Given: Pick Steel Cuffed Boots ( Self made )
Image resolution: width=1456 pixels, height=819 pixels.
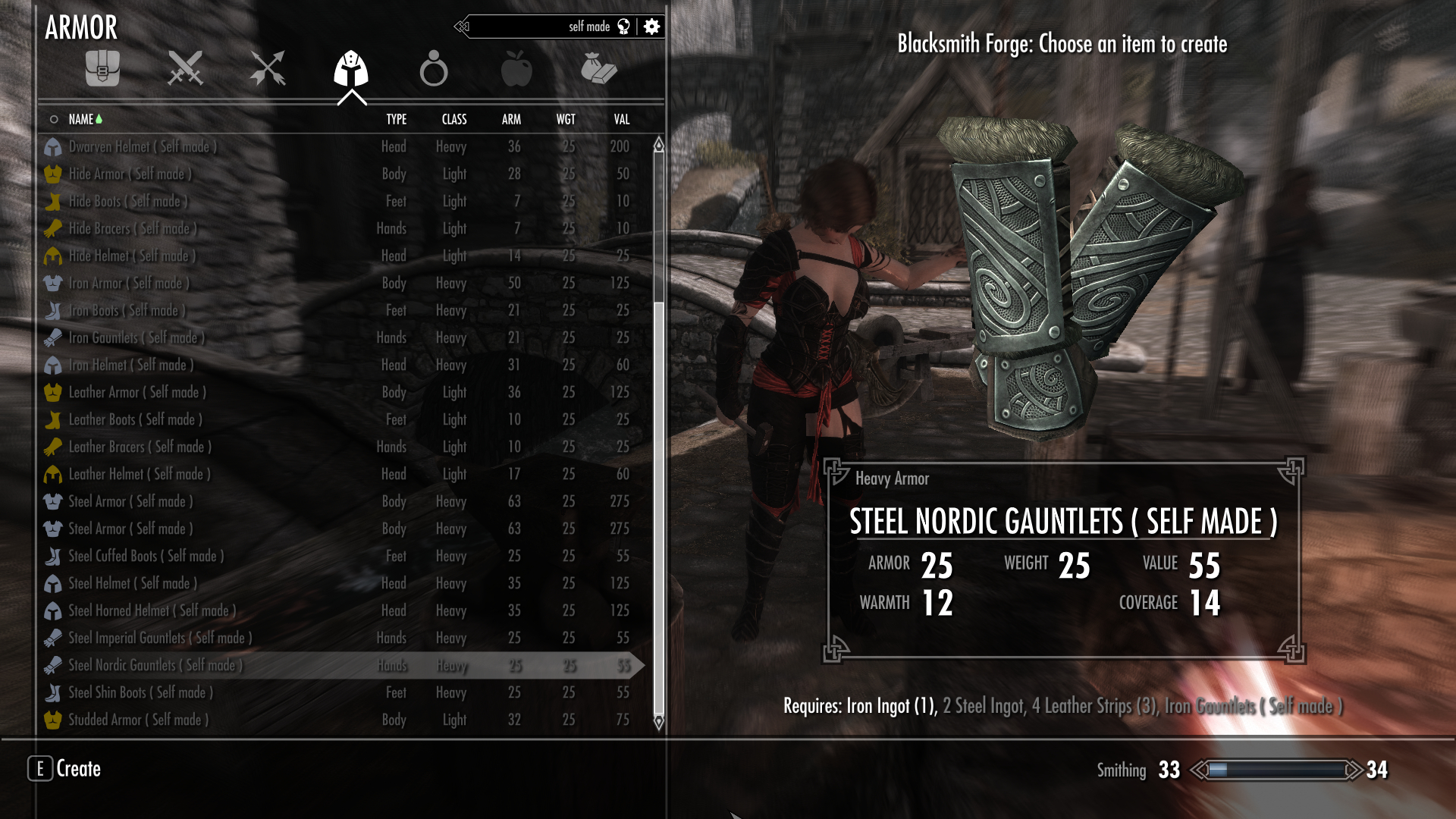Looking at the screenshot, I should (146, 556).
